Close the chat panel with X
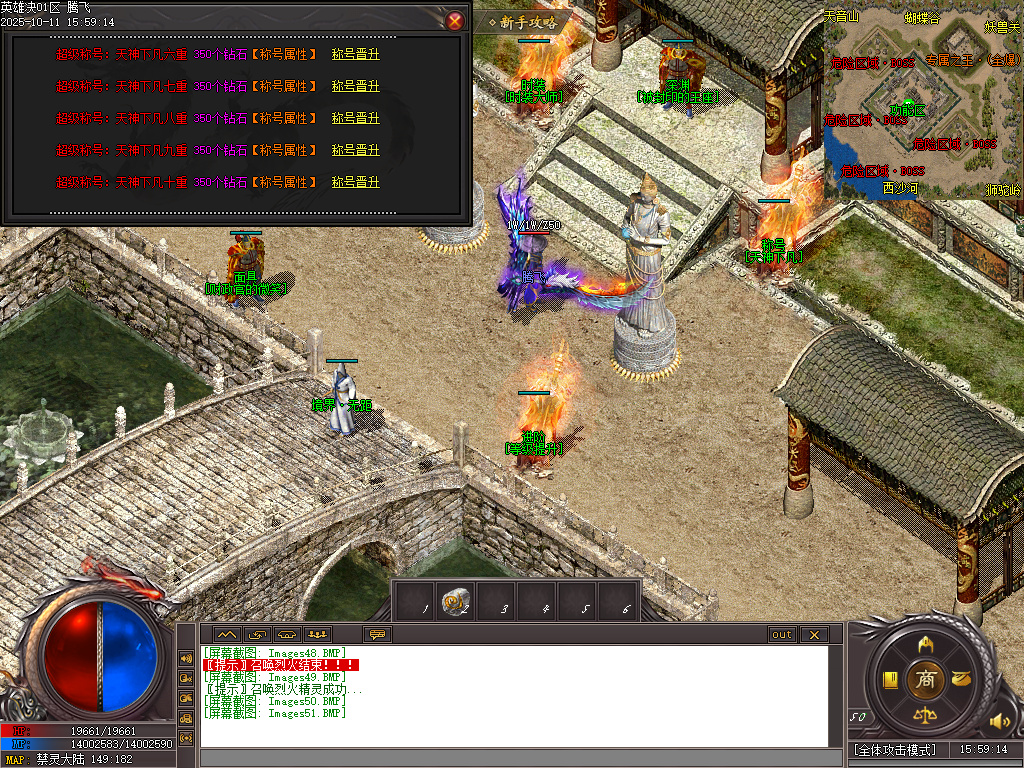 [x=814, y=634]
